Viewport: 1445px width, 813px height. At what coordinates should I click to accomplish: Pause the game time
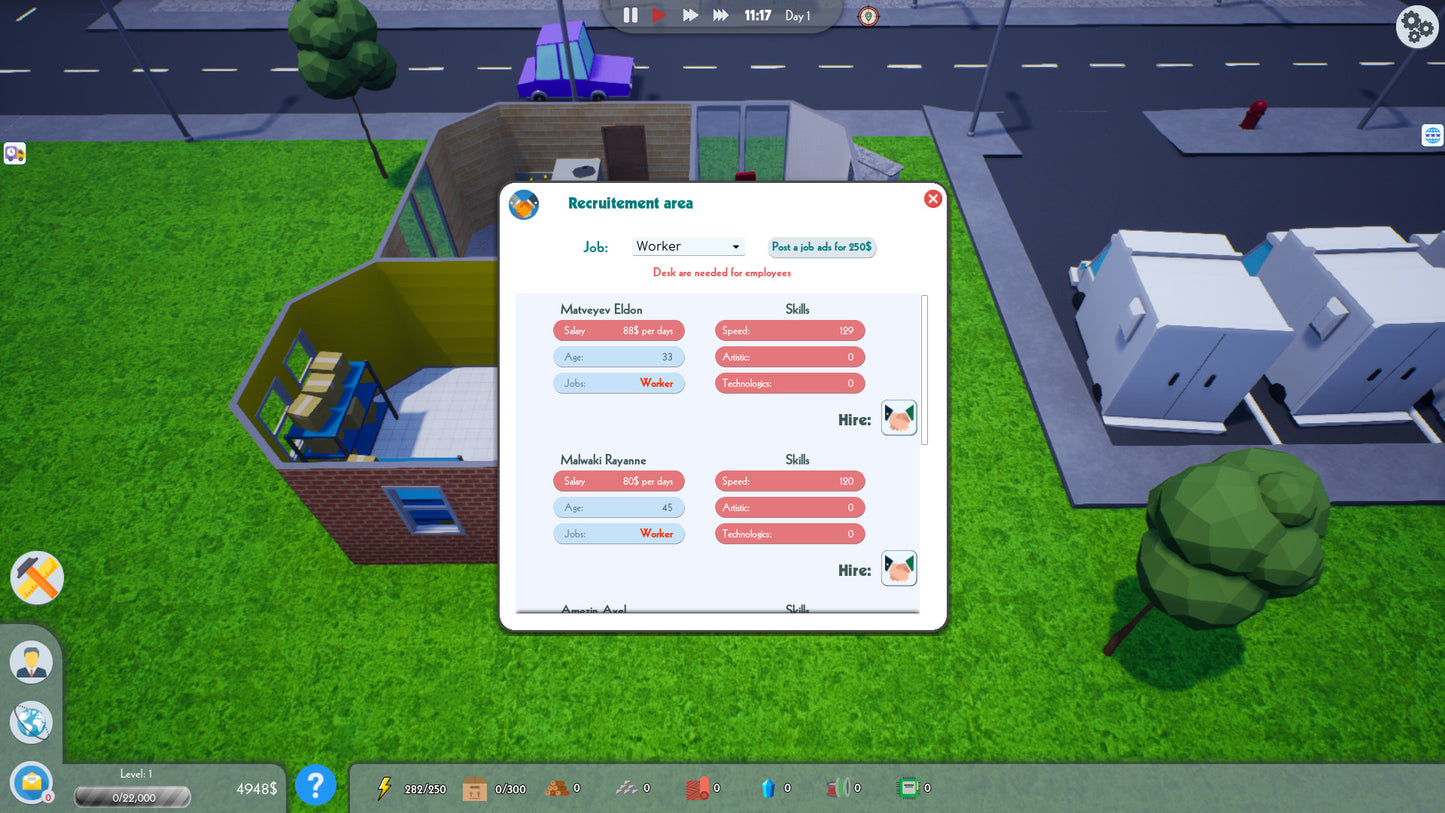[630, 15]
